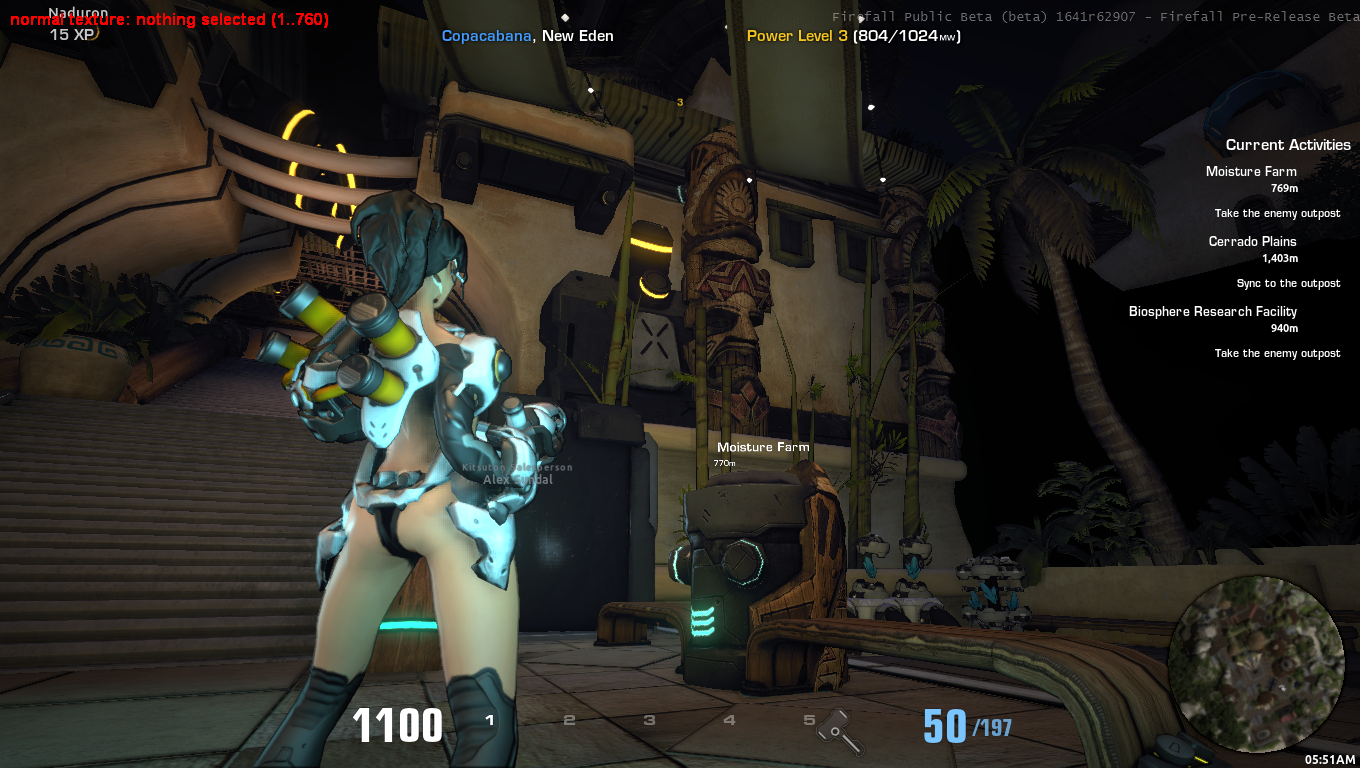Click the Current Activities header
This screenshot has width=1360, height=768.
(x=1288, y=145)
